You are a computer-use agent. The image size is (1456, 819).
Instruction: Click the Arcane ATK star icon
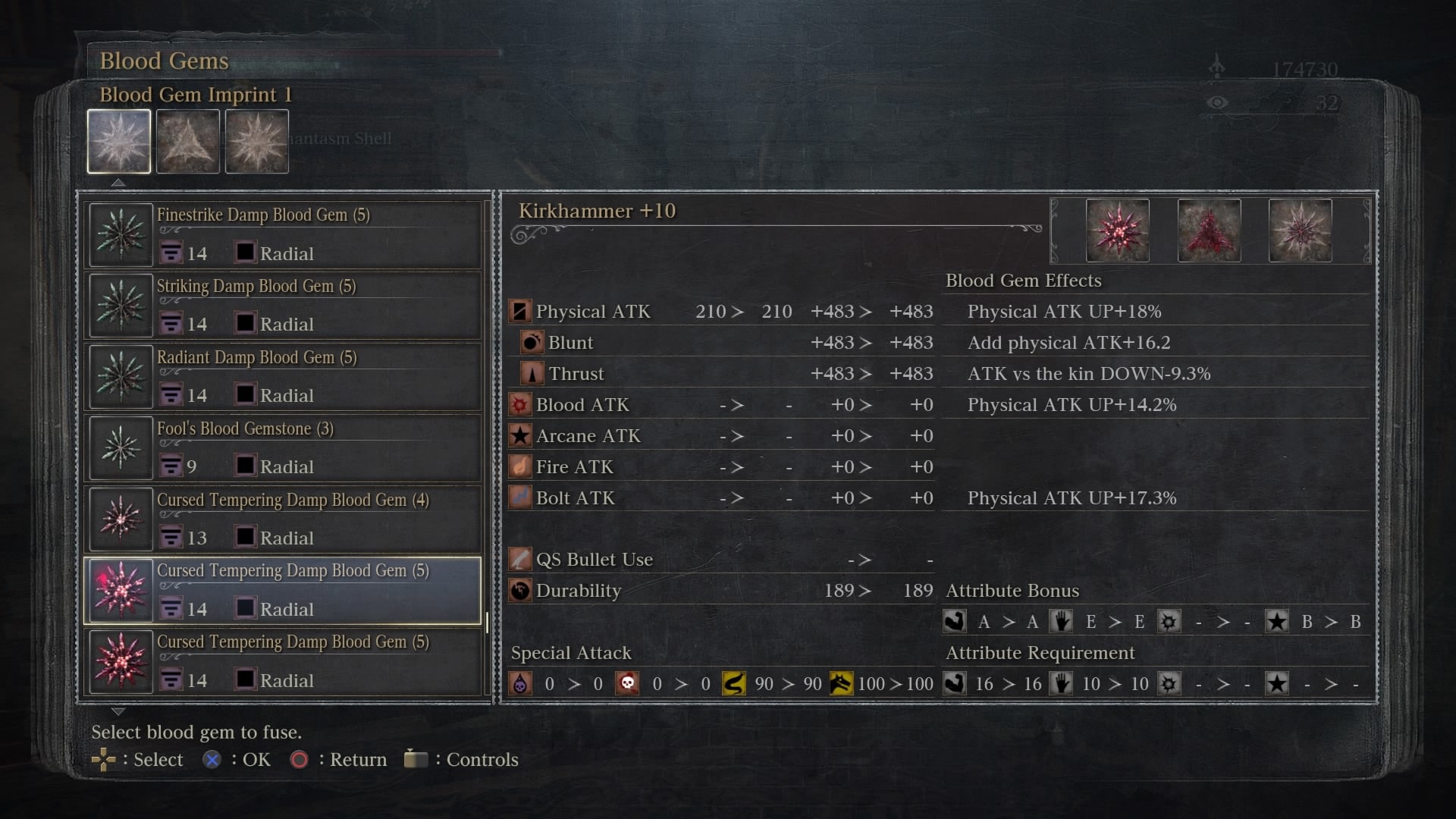tap(520, 435)
